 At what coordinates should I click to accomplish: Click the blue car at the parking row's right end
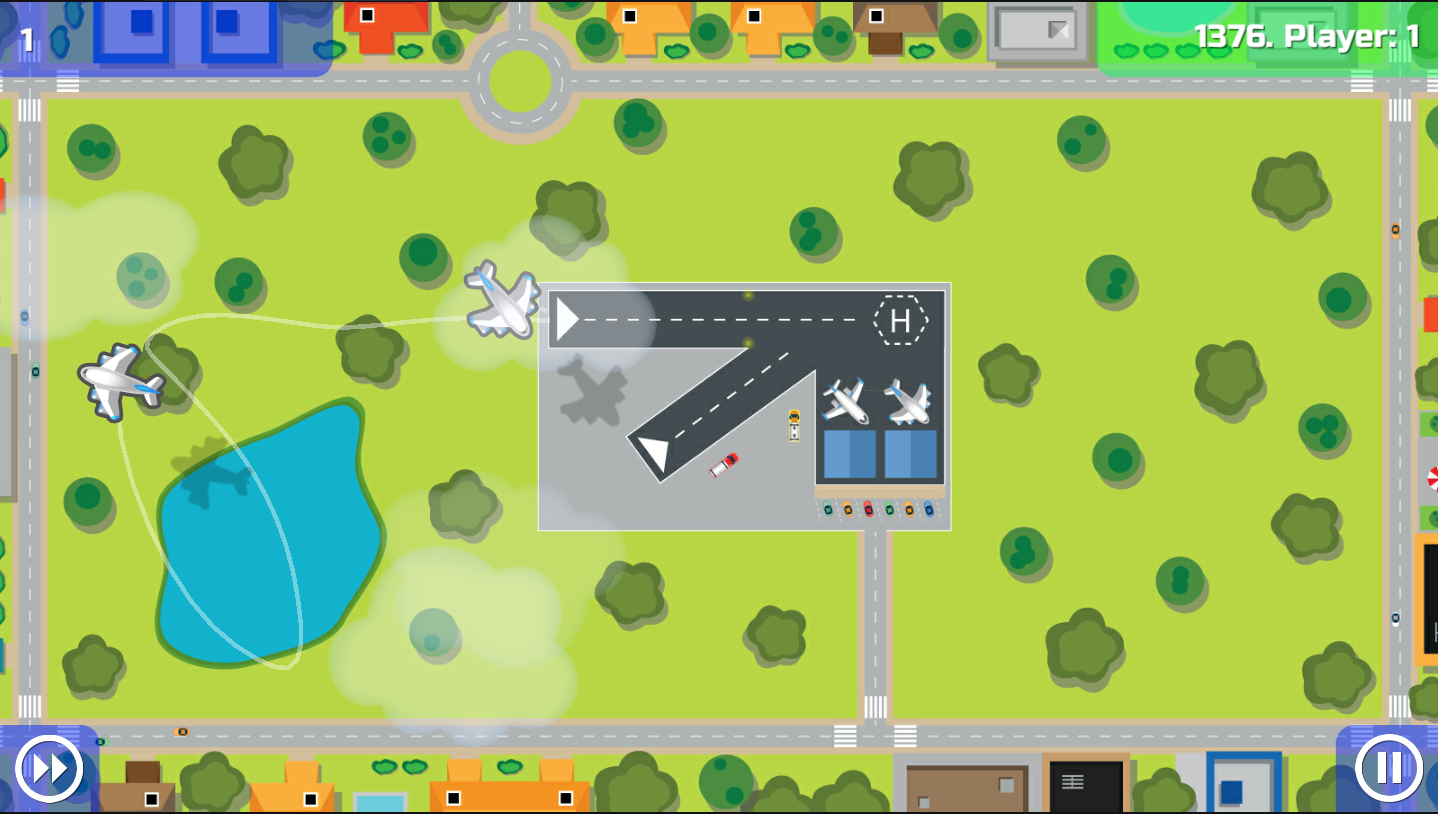point(930,509)
